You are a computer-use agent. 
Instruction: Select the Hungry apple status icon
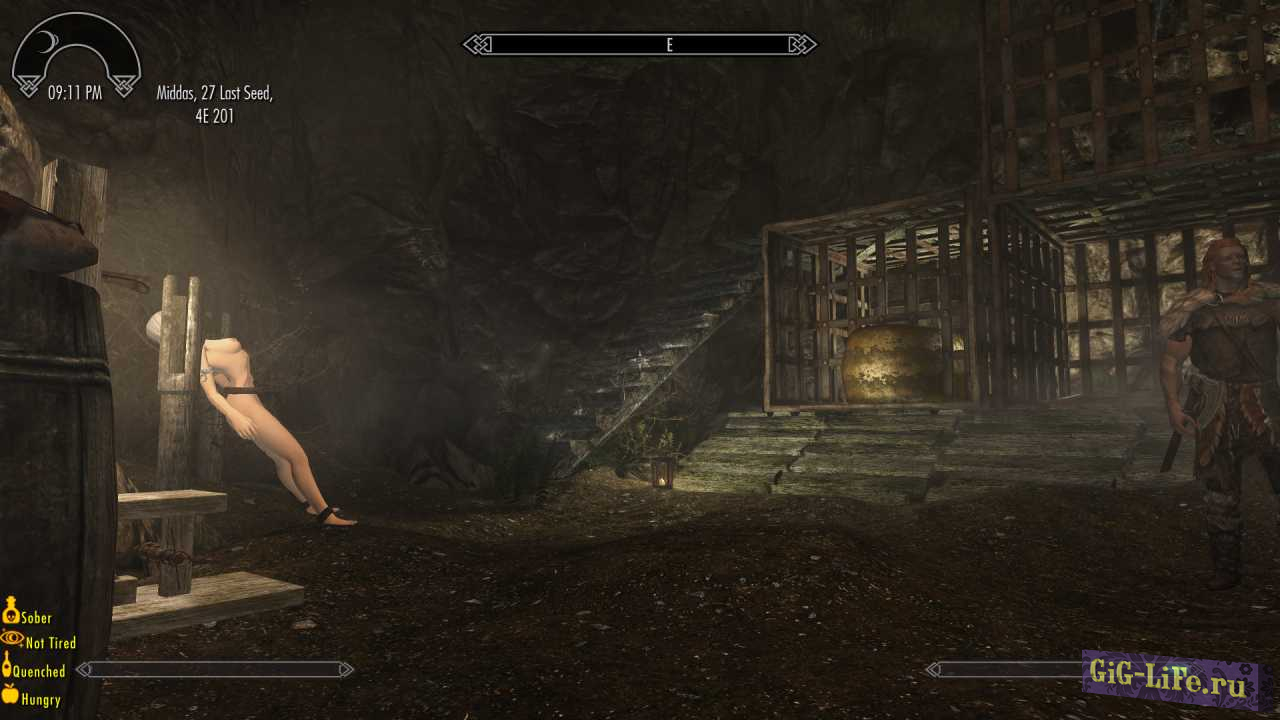(10, 694)
